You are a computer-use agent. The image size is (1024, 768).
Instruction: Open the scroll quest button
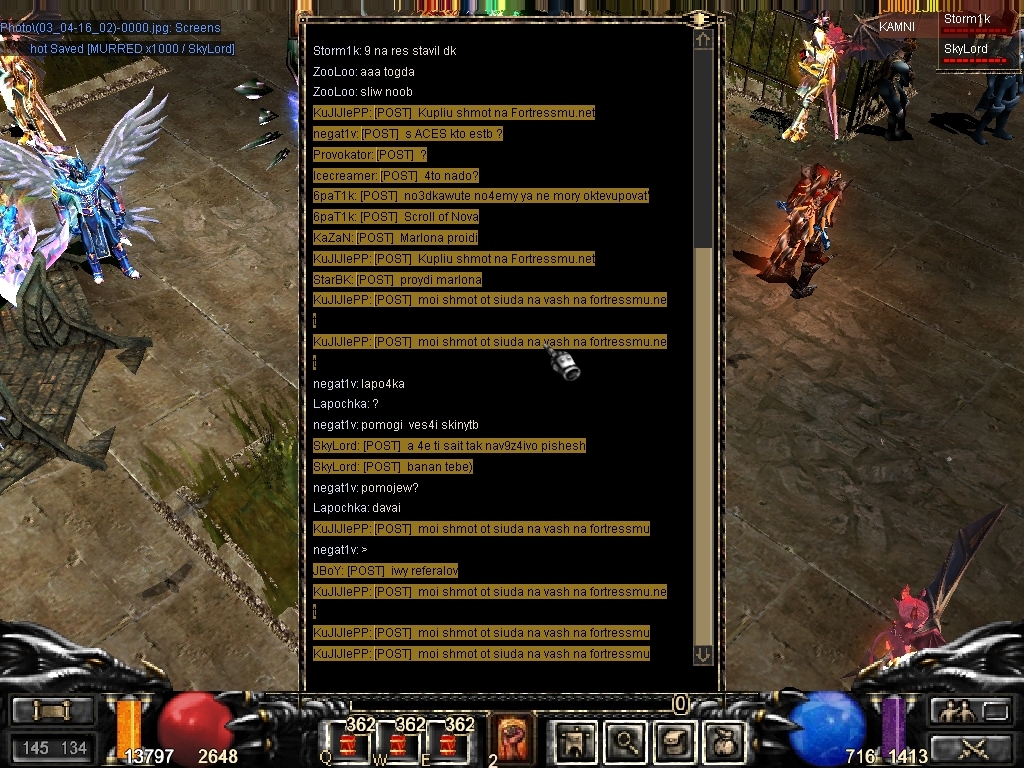[x=675, y=741]
